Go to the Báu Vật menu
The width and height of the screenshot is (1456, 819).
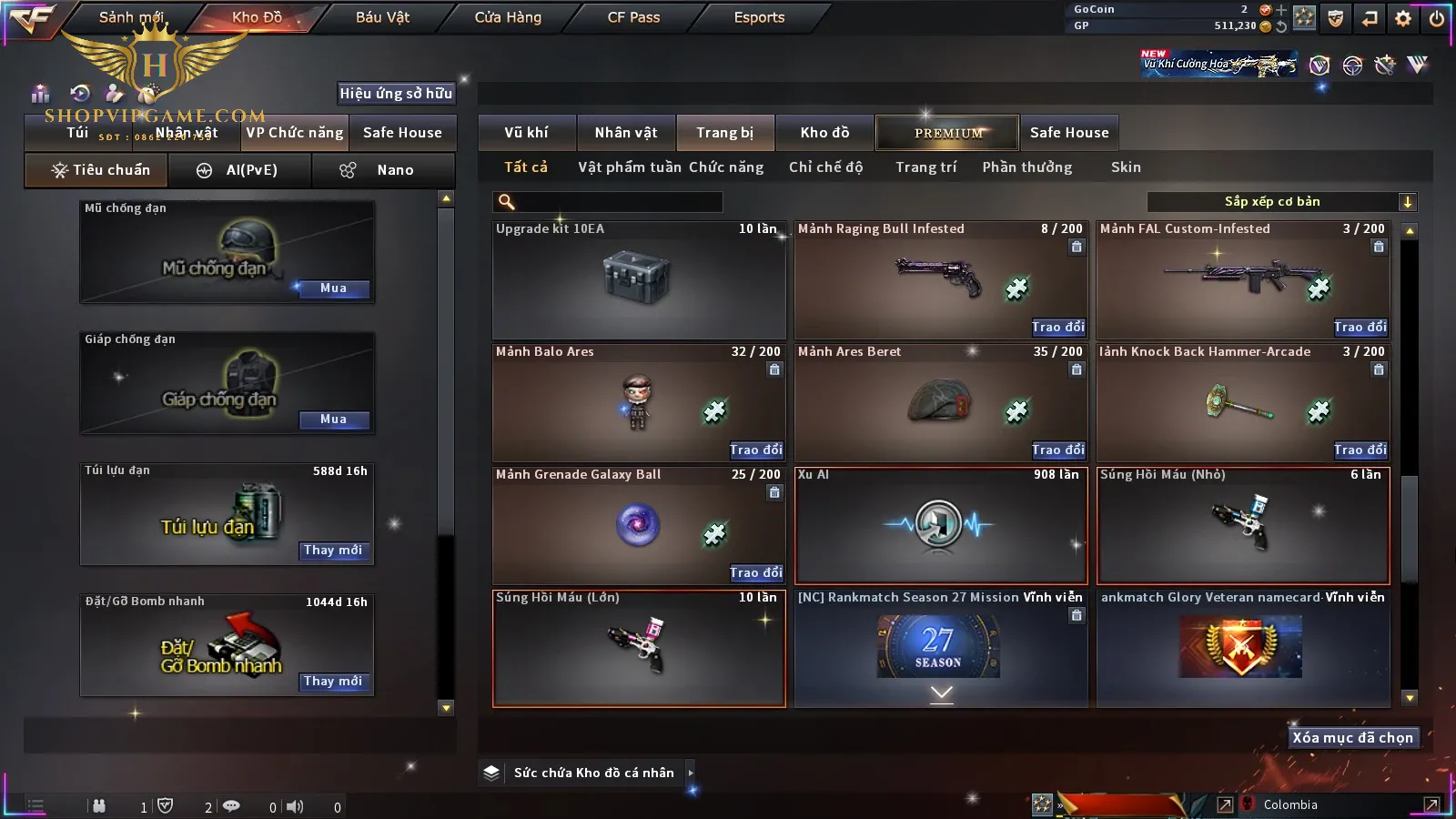tap(382, 17)
